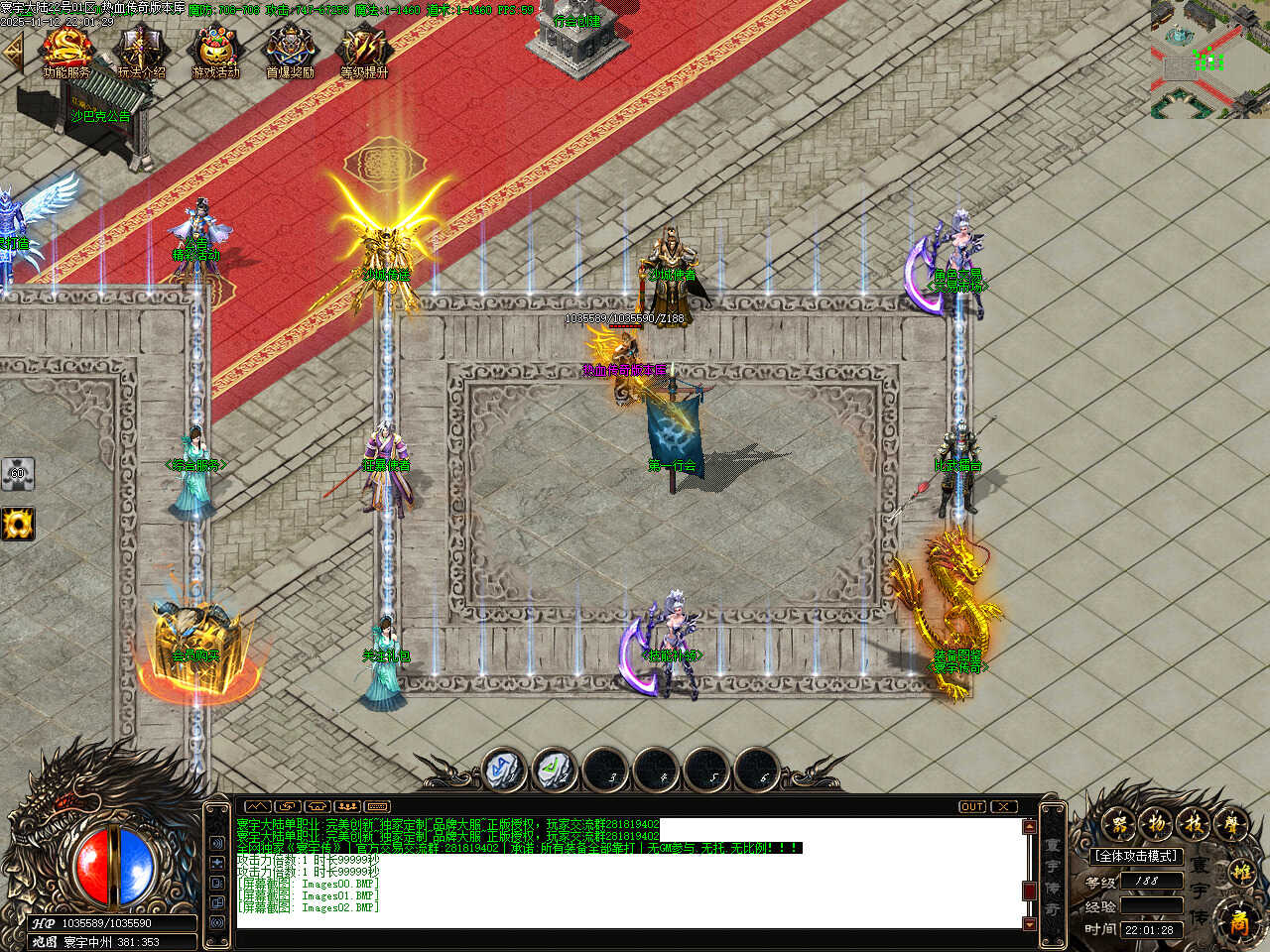1270x952 pixels.
Task: Open the 器 equipment panel button
Action: (1119, 823)
